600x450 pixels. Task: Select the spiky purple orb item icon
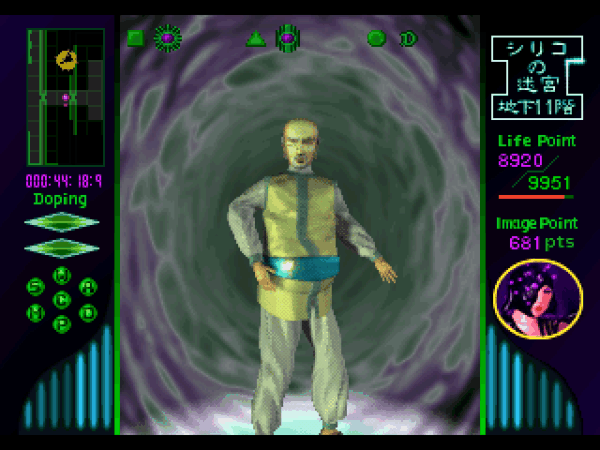point(167,38)
